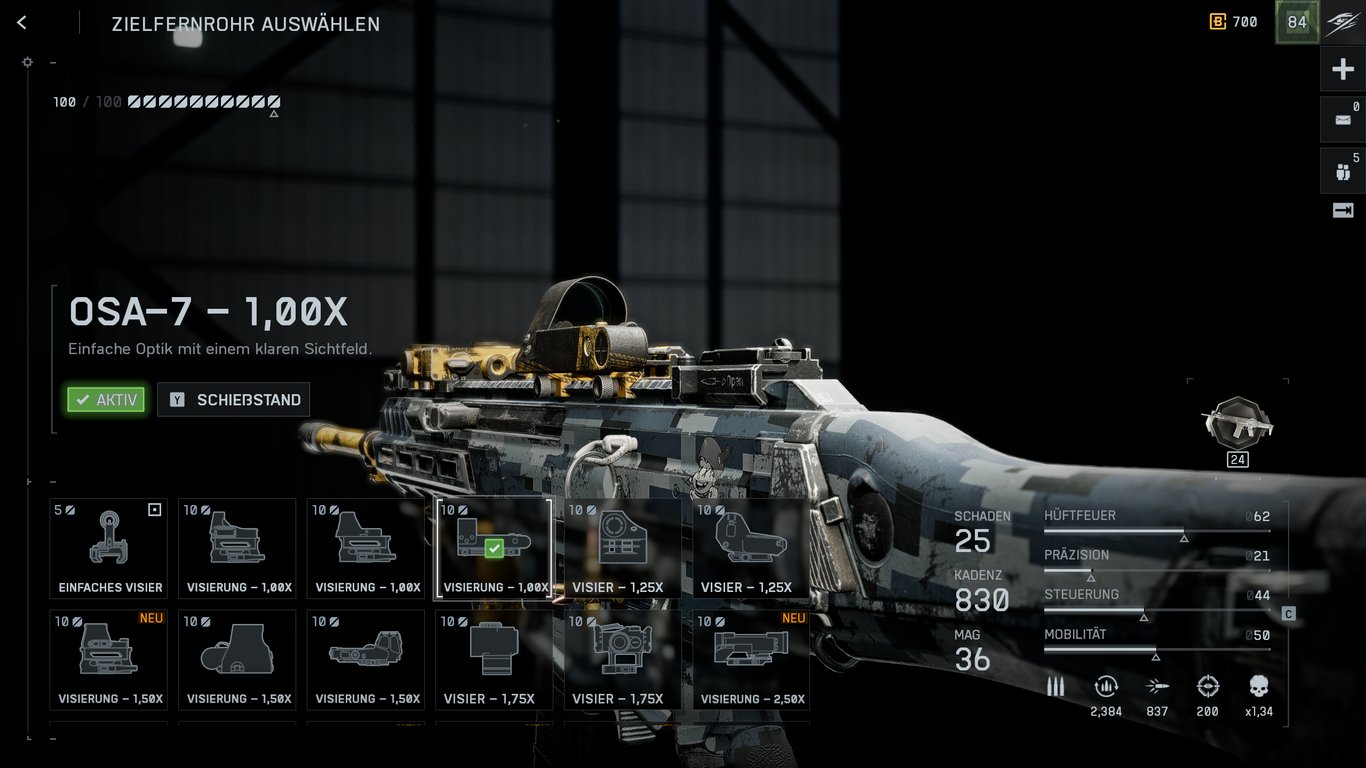The height and width of the screenshot is (768, 1366).
Task: Open the friends list showing 5 players
Action: (1341, 170)
